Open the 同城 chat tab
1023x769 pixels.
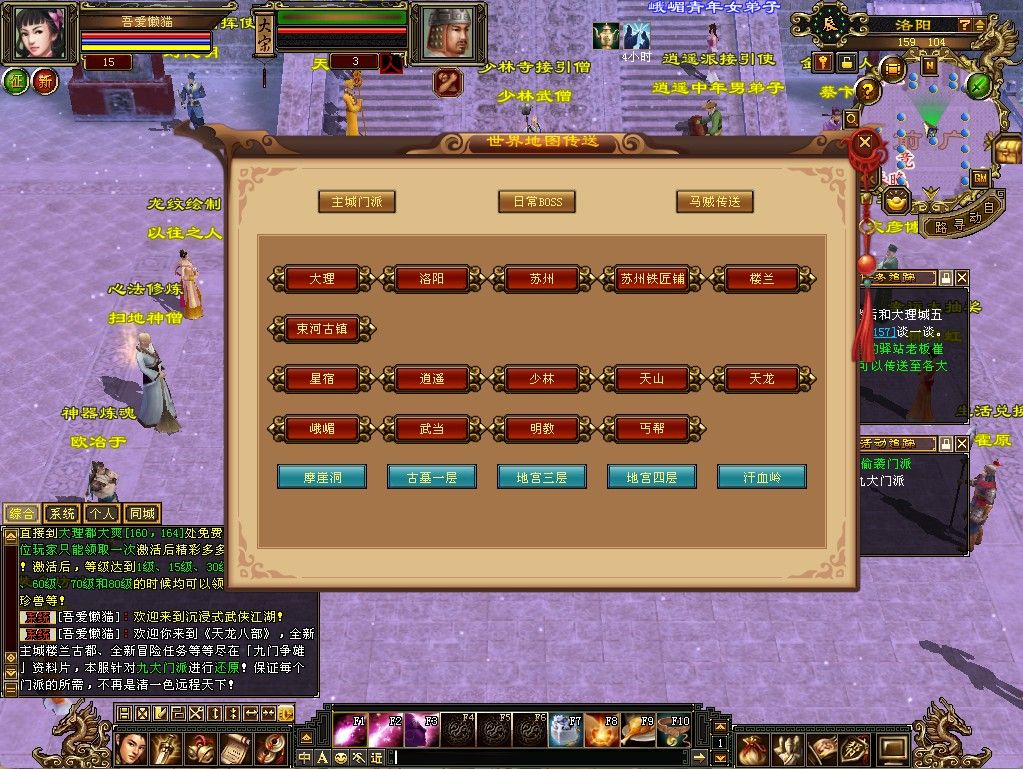click(143, 514)
